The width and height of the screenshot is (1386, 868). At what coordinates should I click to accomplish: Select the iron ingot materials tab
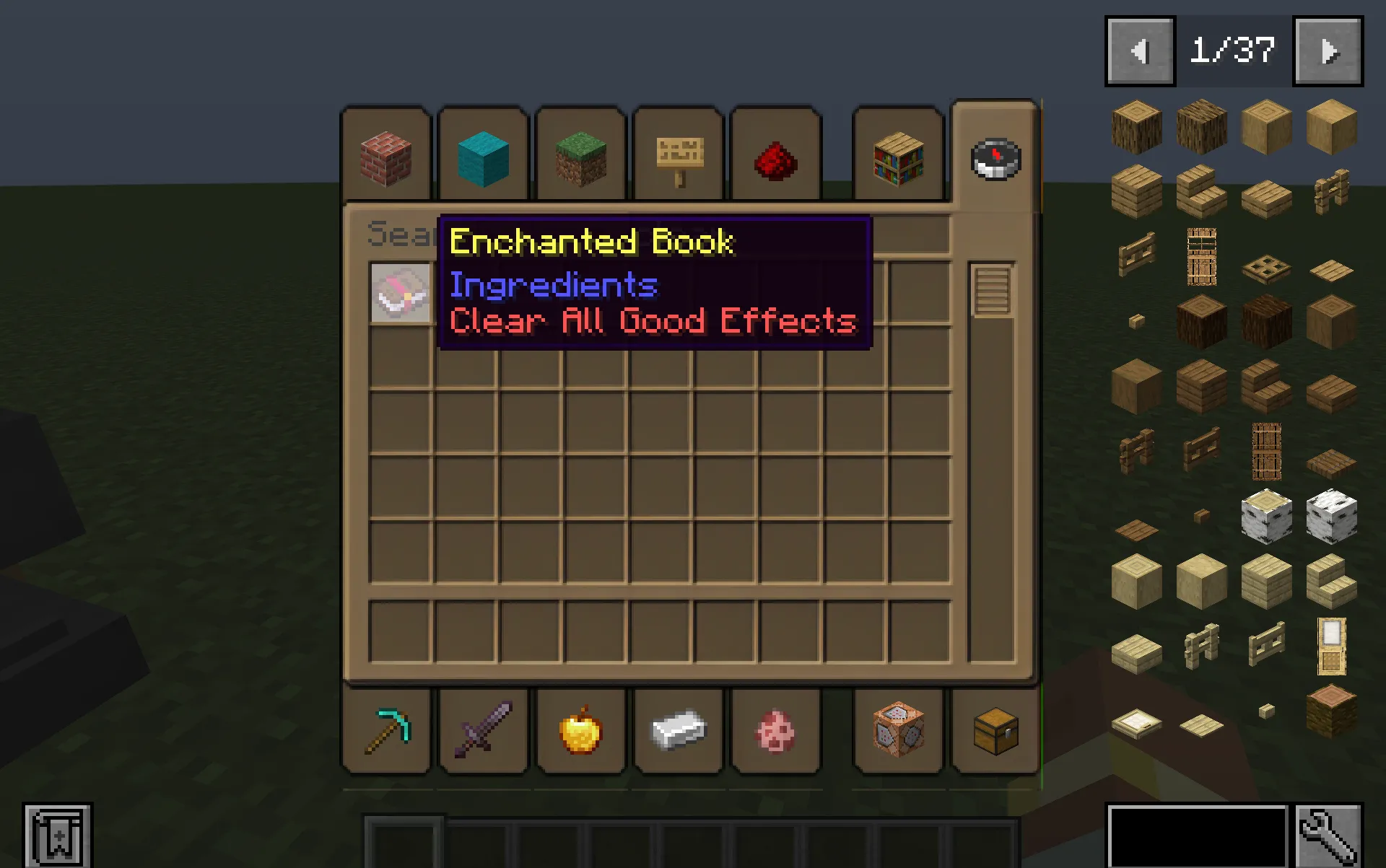(x=678, y=731)
